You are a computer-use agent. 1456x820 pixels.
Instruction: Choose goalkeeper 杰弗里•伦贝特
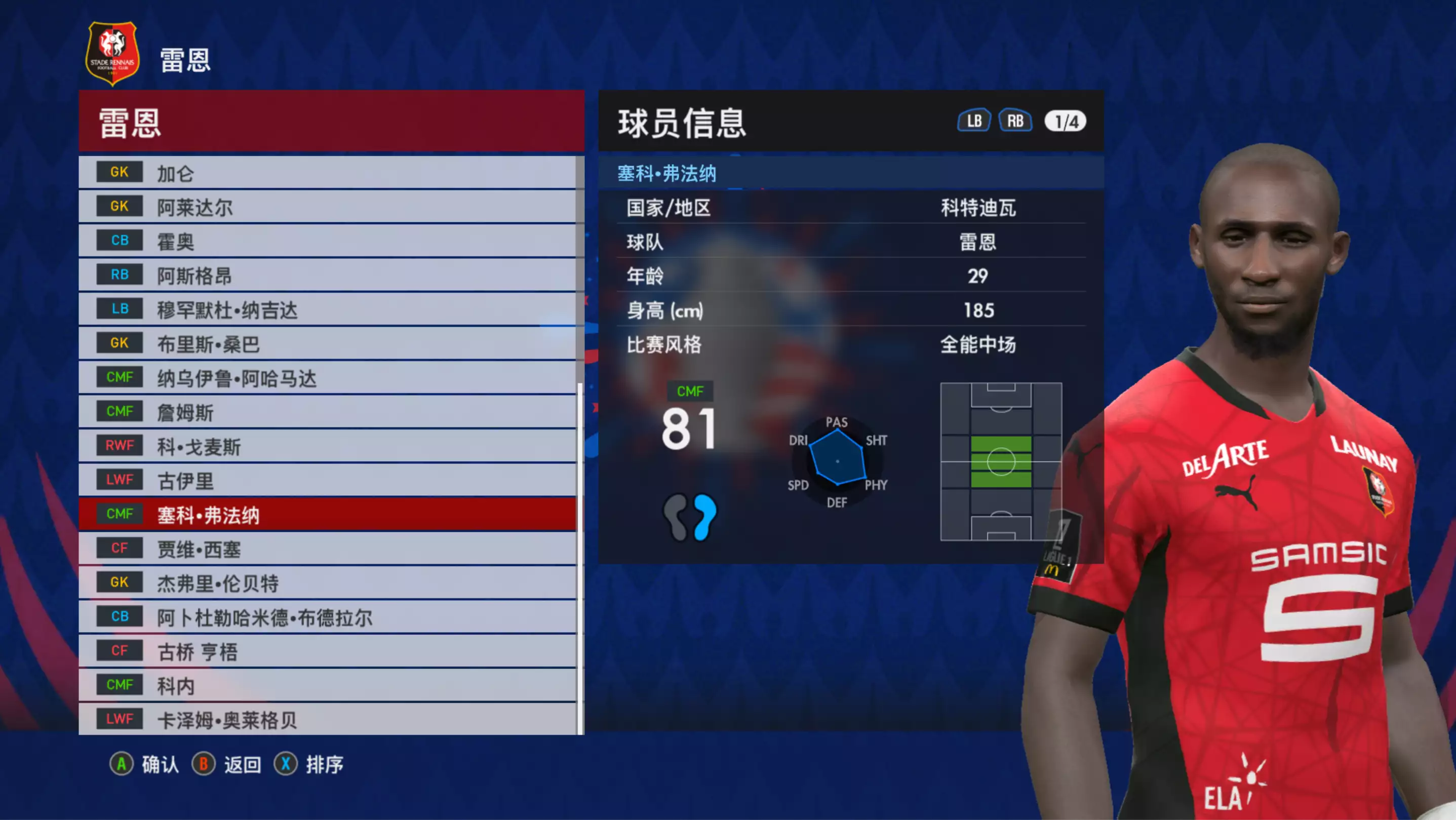[328, 583]
